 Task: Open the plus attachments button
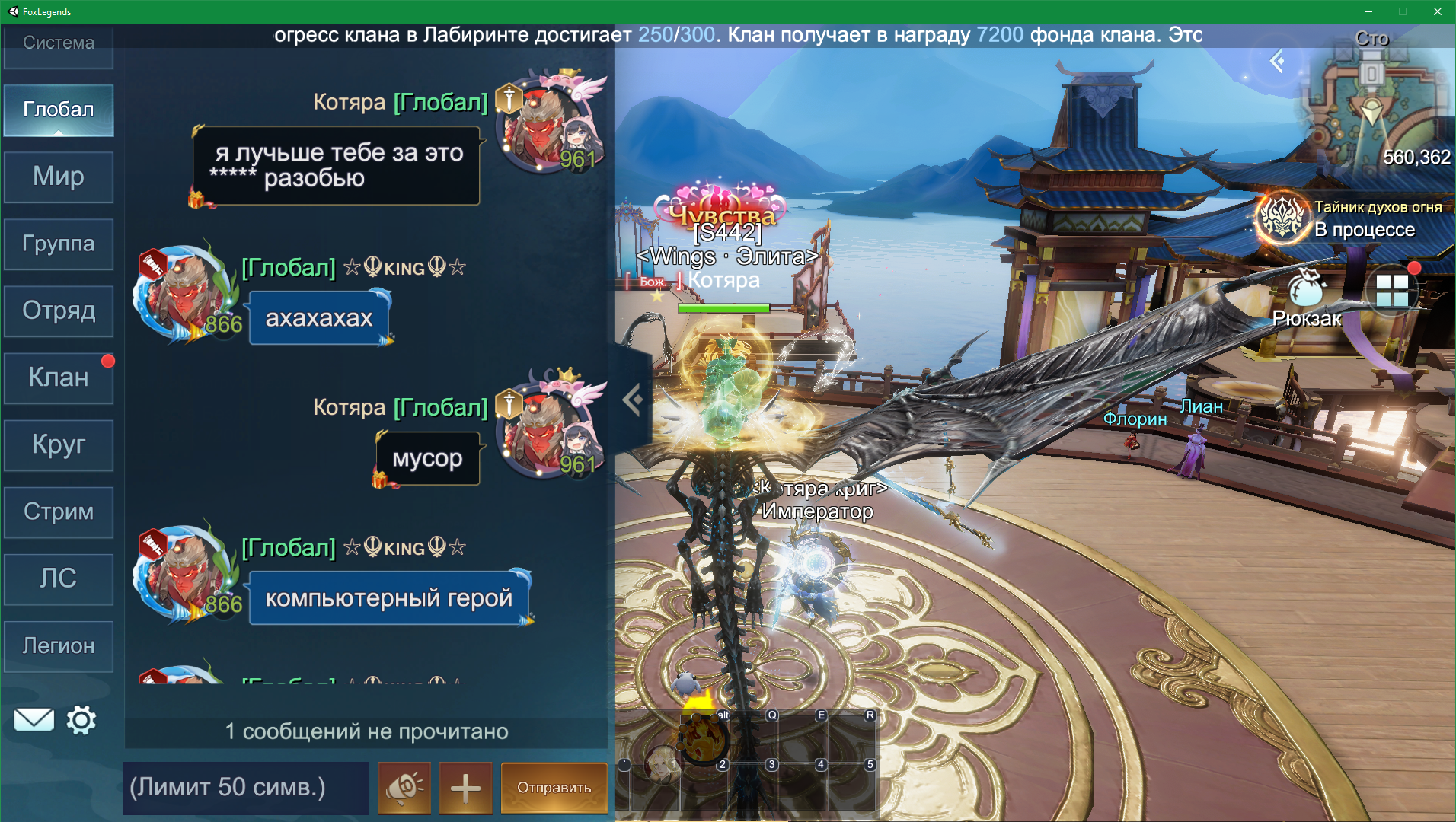pos(465,788)
